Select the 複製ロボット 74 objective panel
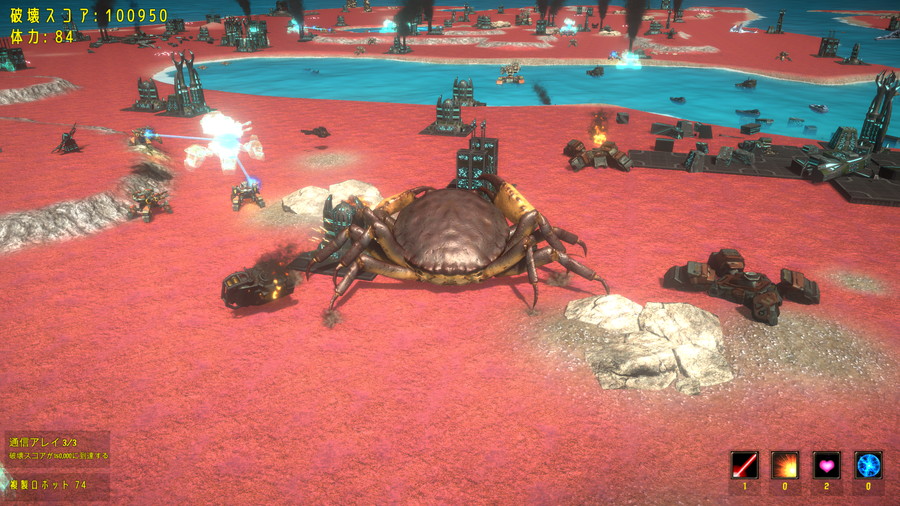 (56, 485)
